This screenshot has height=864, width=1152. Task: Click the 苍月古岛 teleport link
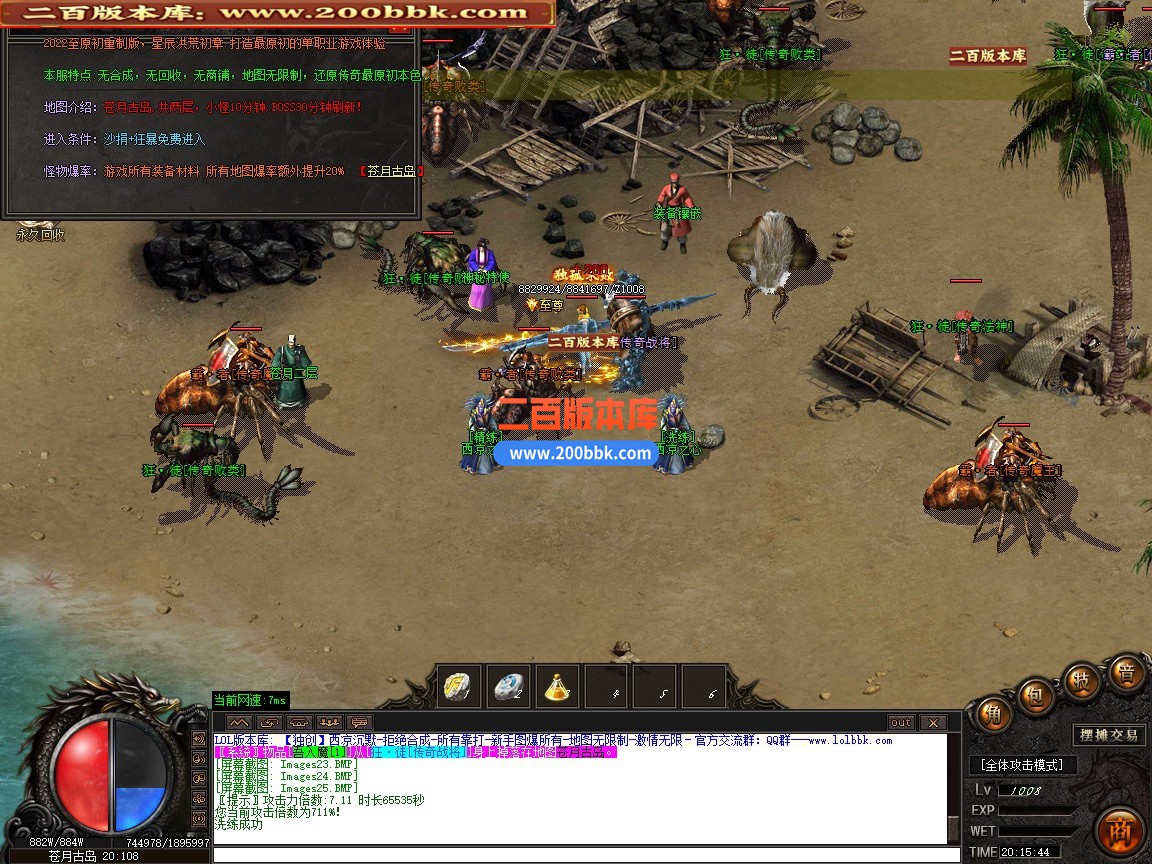[x=392, y=171]
